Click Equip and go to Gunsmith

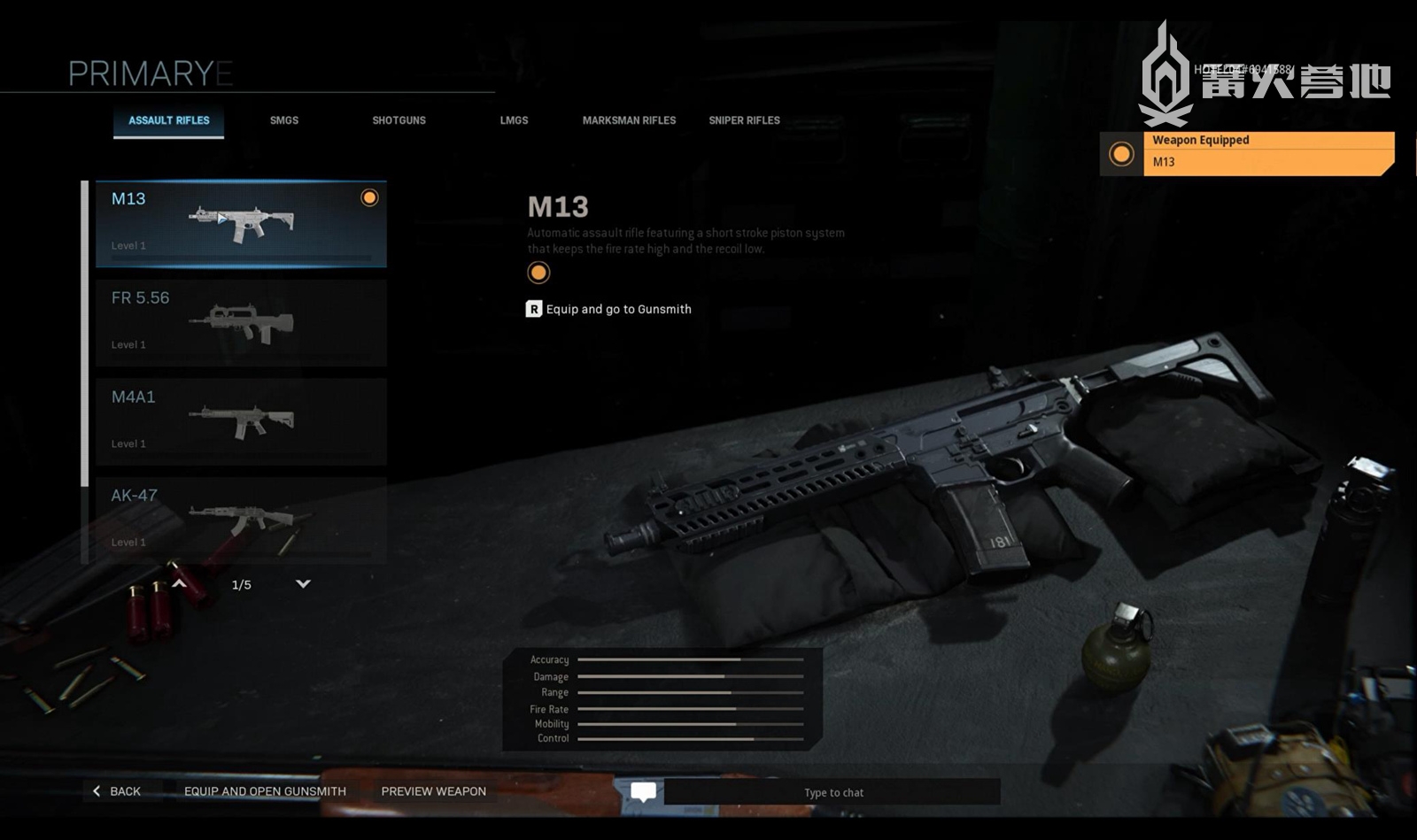tap(609, 309)
